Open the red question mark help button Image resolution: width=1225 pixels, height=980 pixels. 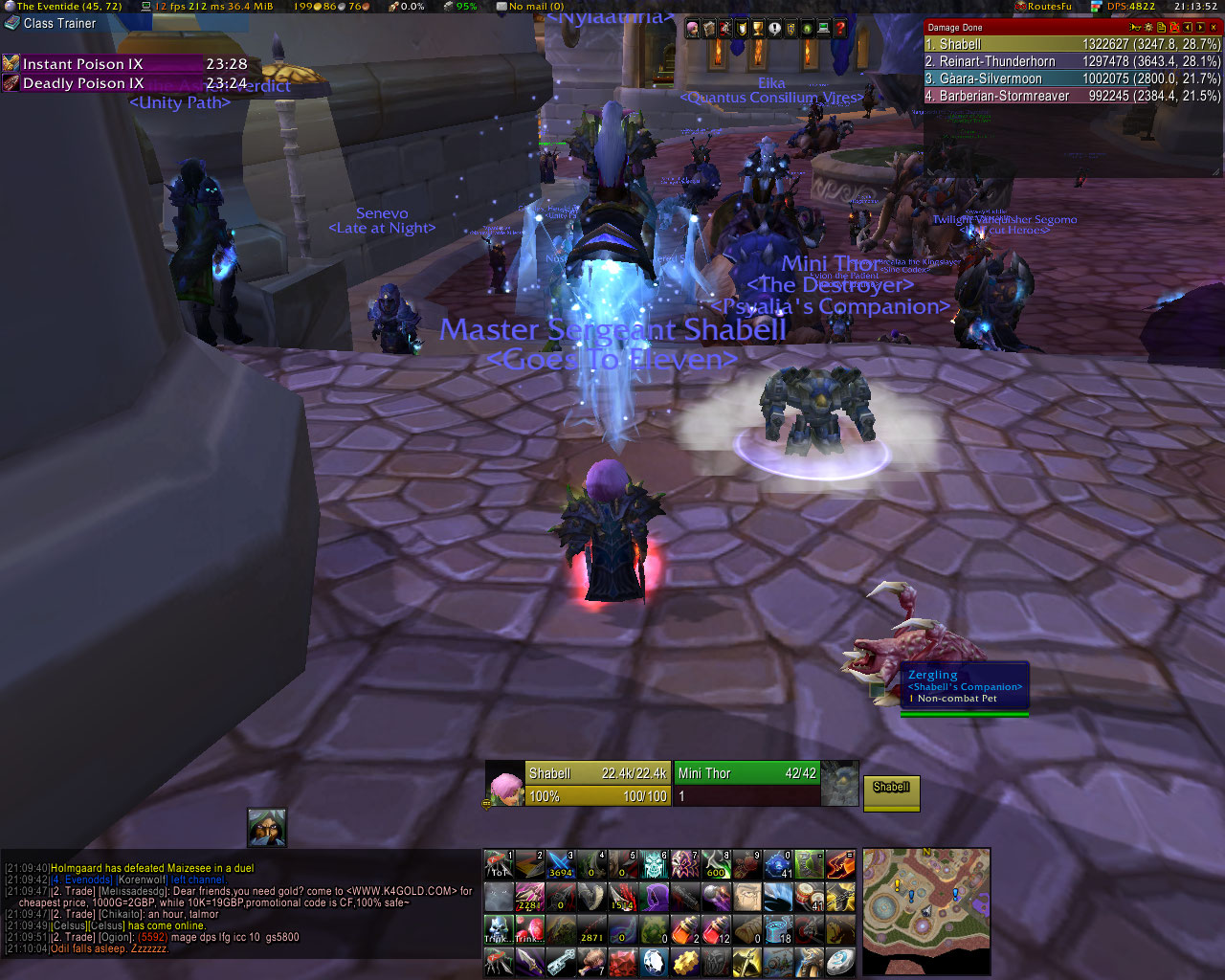(x=840, y=30)
